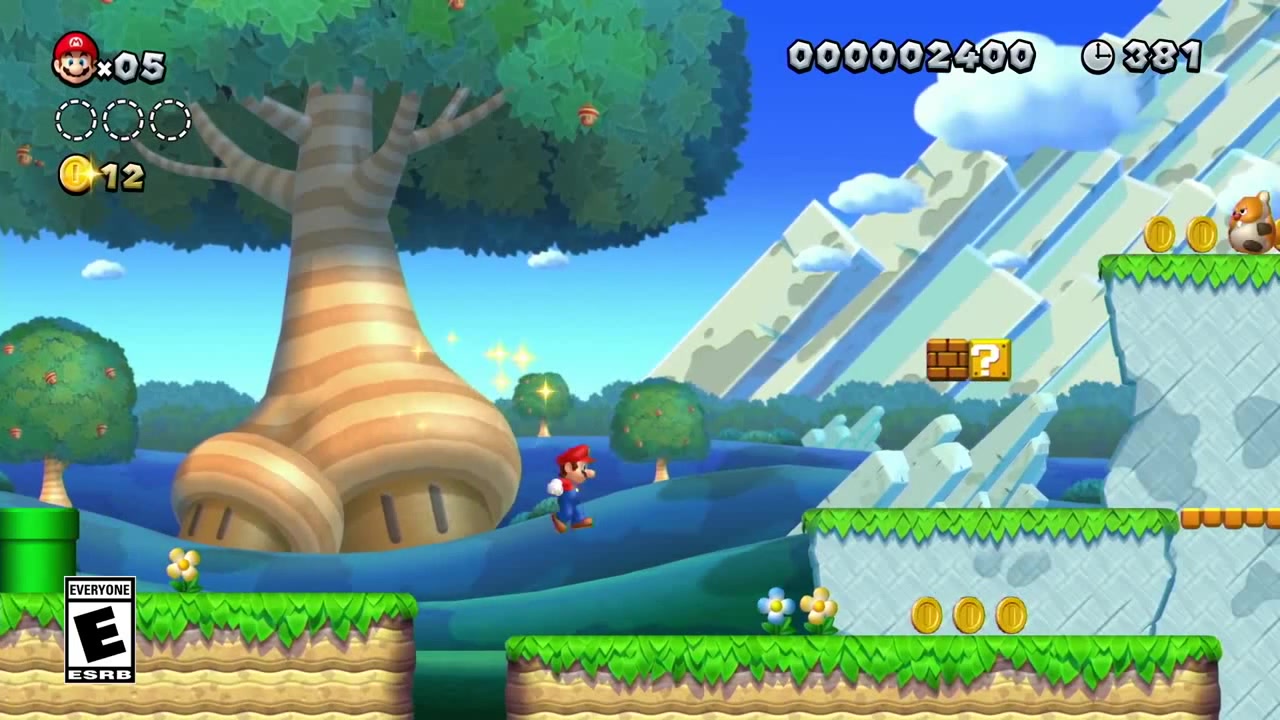Click Mario walking on the hill

(x=570, y=485)
